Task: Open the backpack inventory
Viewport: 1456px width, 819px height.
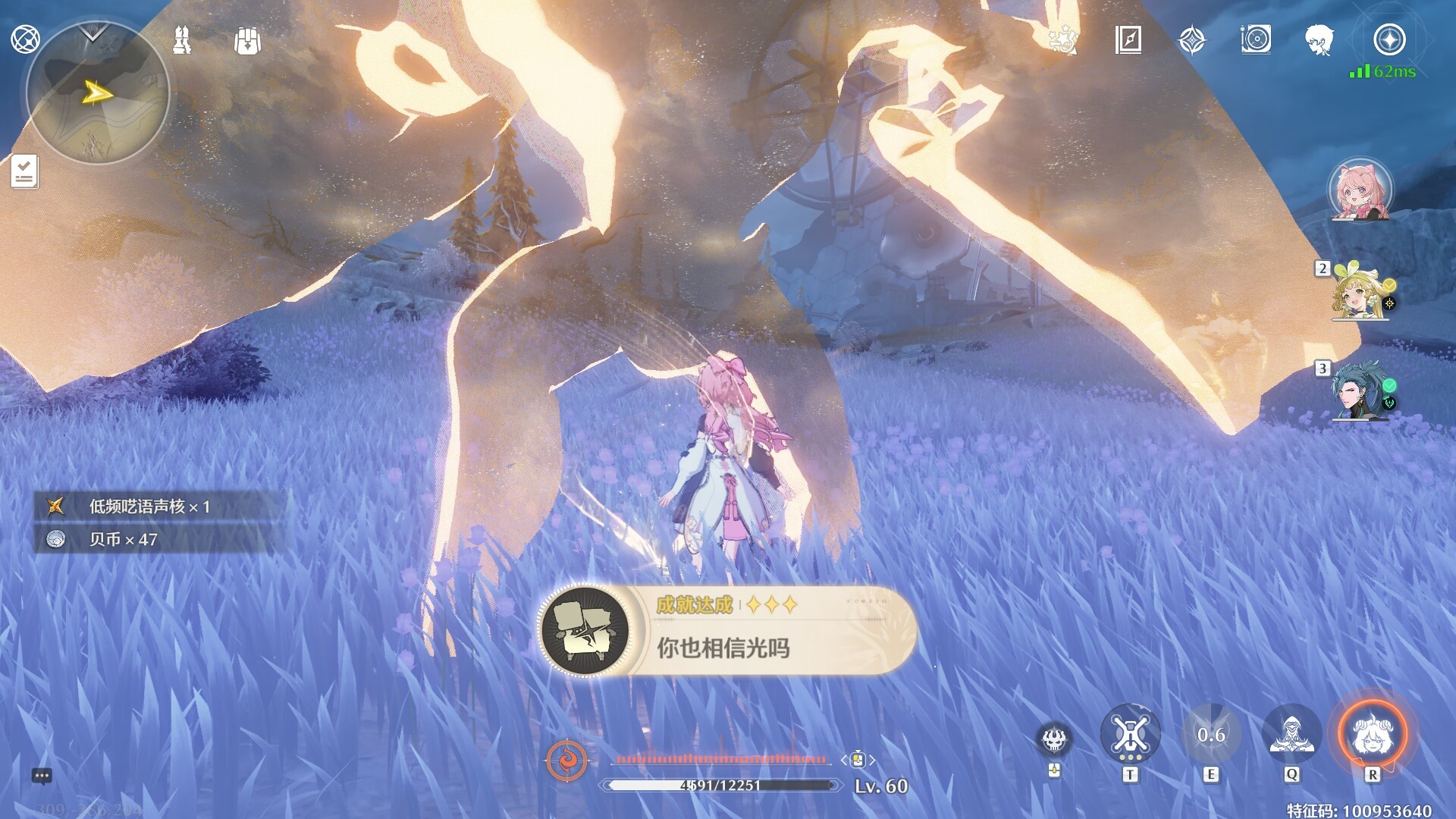Action: pos(247,40)
